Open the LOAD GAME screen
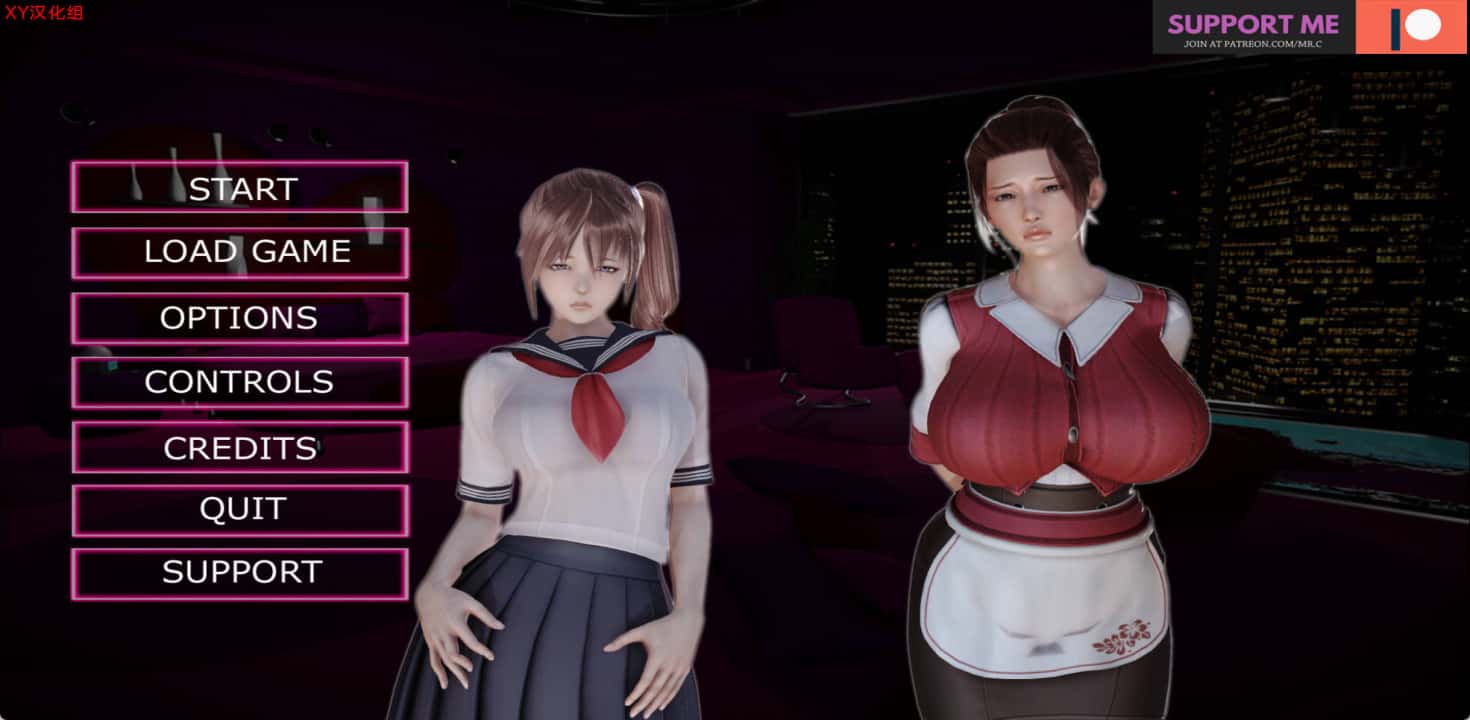The height and width of the screenshot is (720, 1470). (240, 252)
